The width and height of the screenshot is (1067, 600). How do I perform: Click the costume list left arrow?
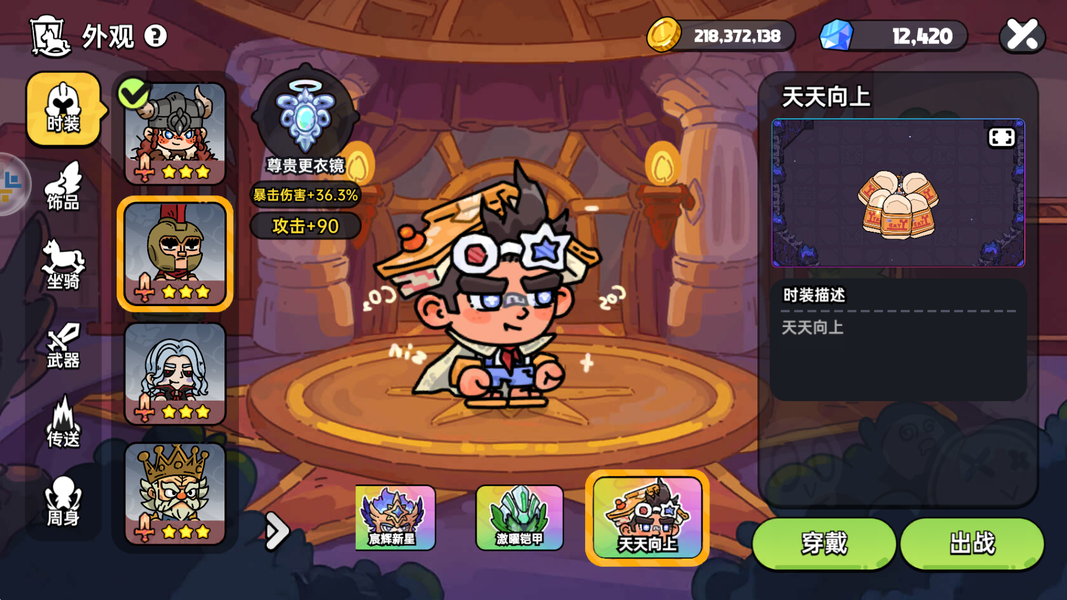[276, 531]
